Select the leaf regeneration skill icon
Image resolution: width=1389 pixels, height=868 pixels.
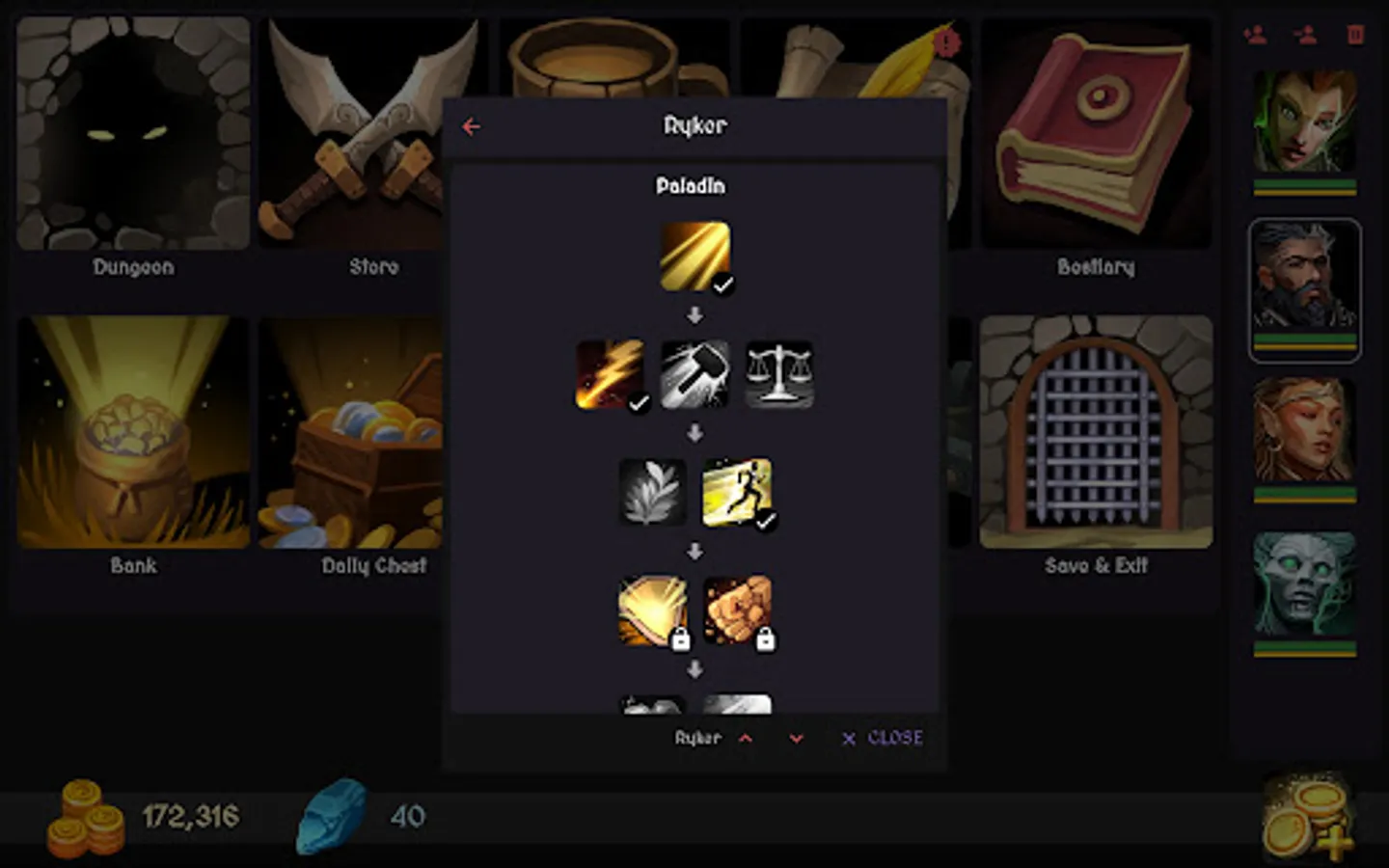pyautogui.click(x=652, y=494)
